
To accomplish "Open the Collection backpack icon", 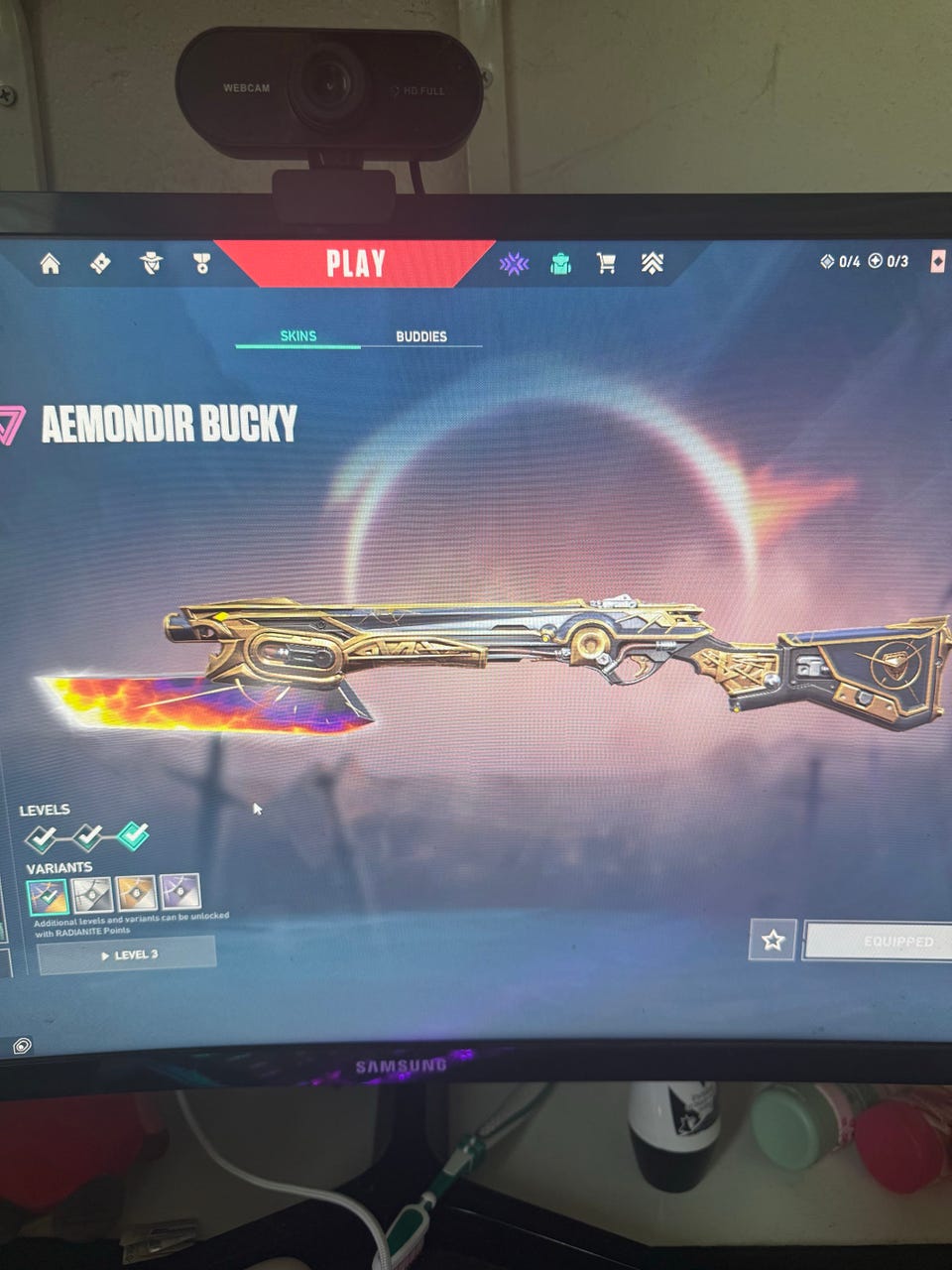I will tap(560, 263).
